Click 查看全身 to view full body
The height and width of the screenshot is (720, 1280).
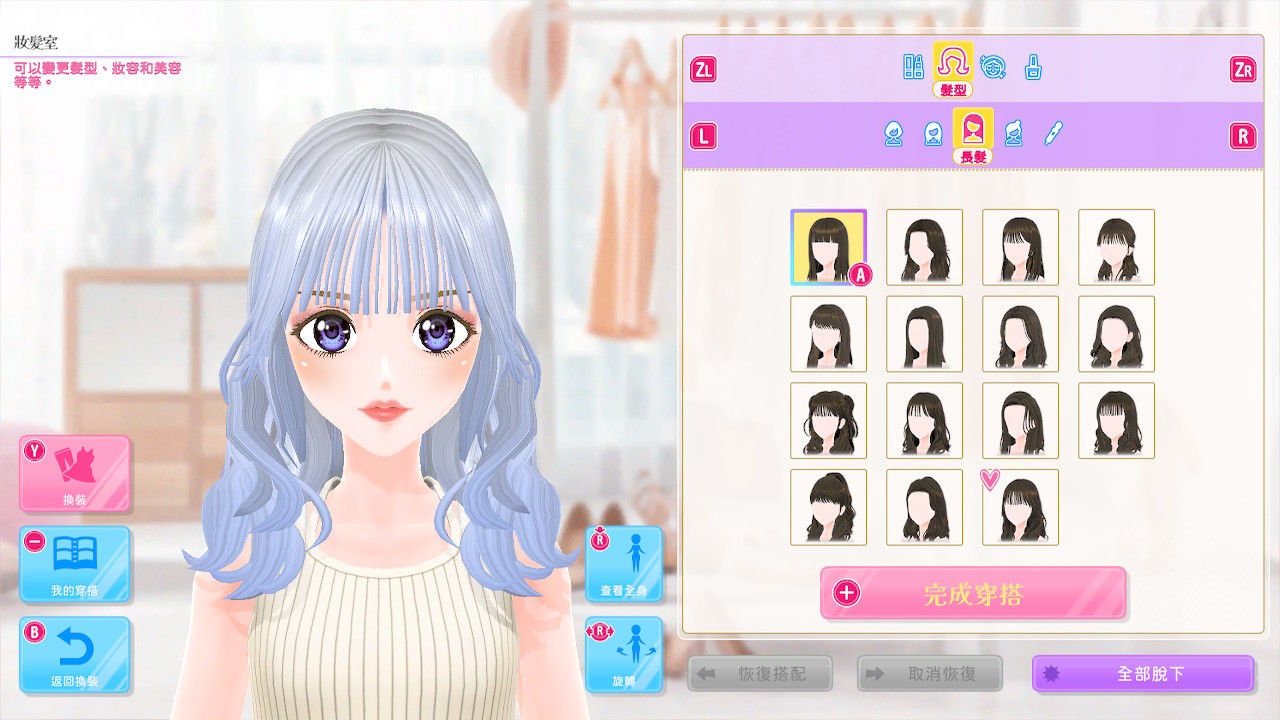coord(623,565)
